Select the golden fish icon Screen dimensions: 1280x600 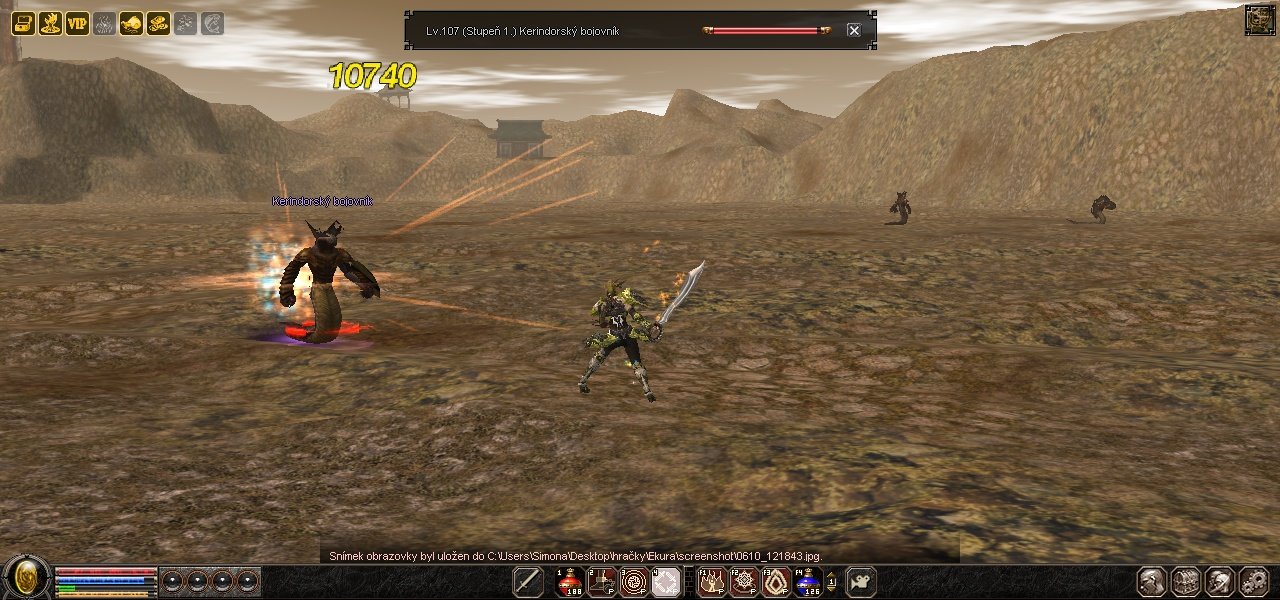[x=131, y=24]
